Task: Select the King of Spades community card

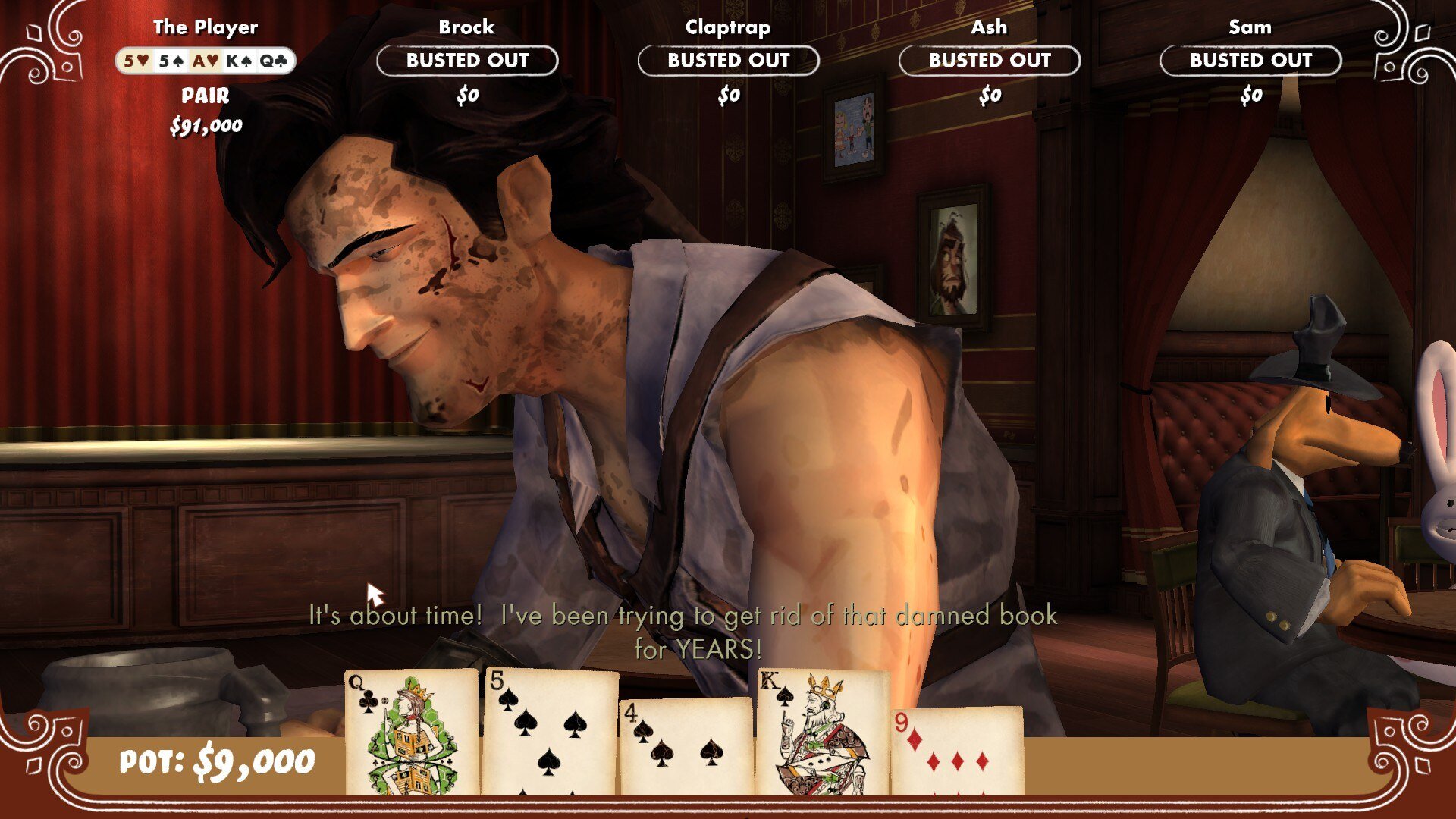Action: [823, 732]
